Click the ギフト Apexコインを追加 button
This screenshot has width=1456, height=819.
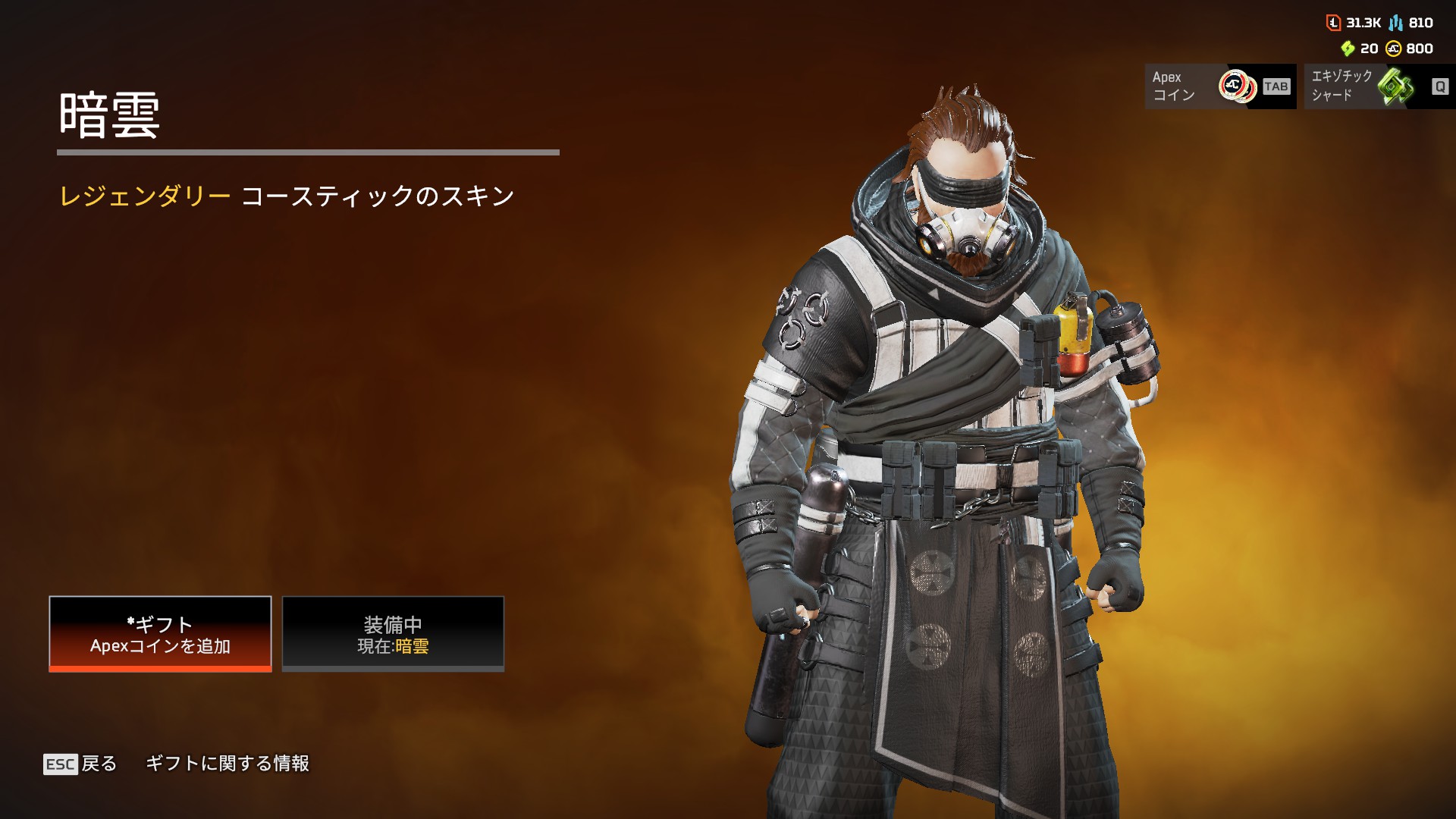point(160,634)
